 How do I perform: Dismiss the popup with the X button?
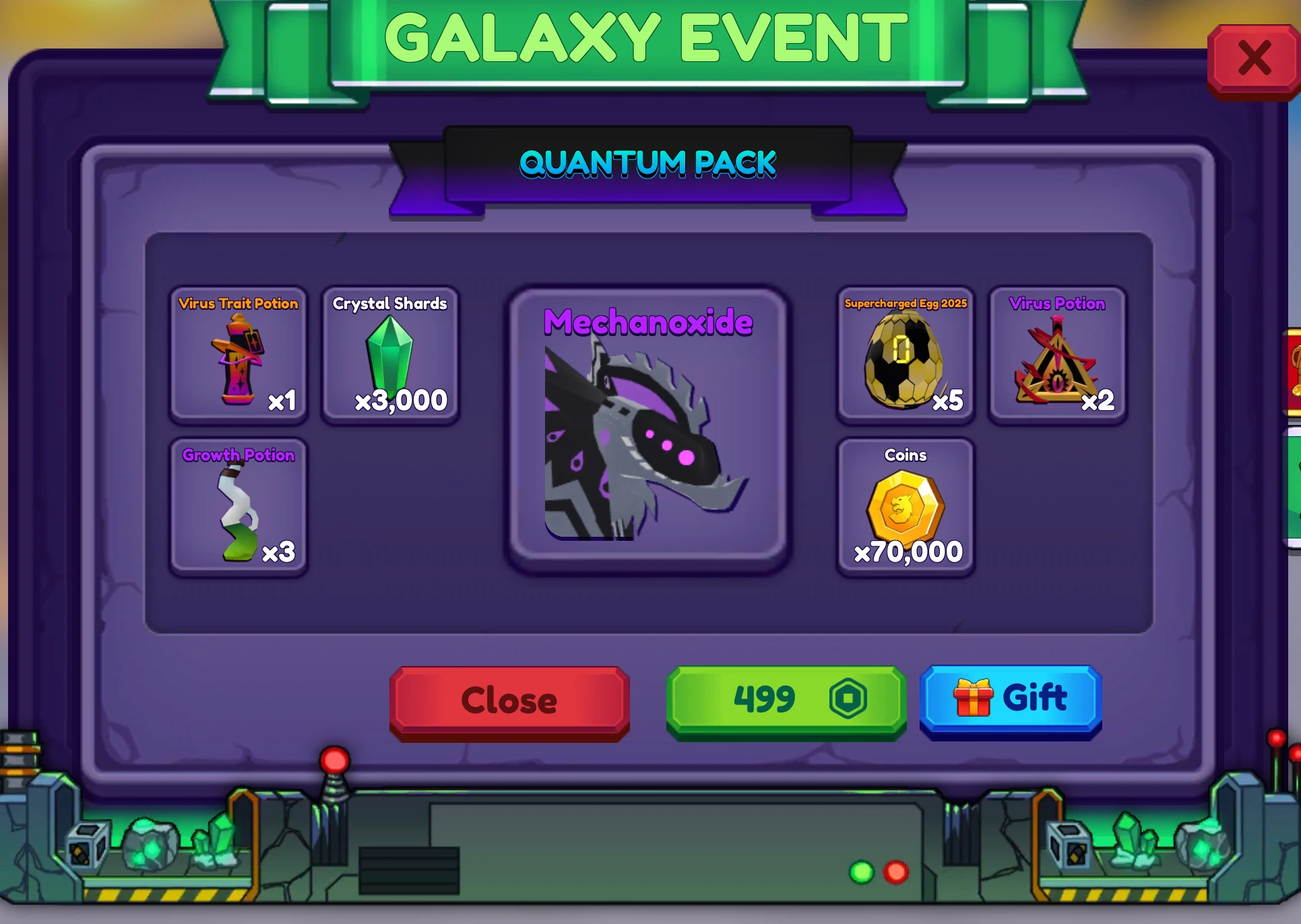(1254, 59)
